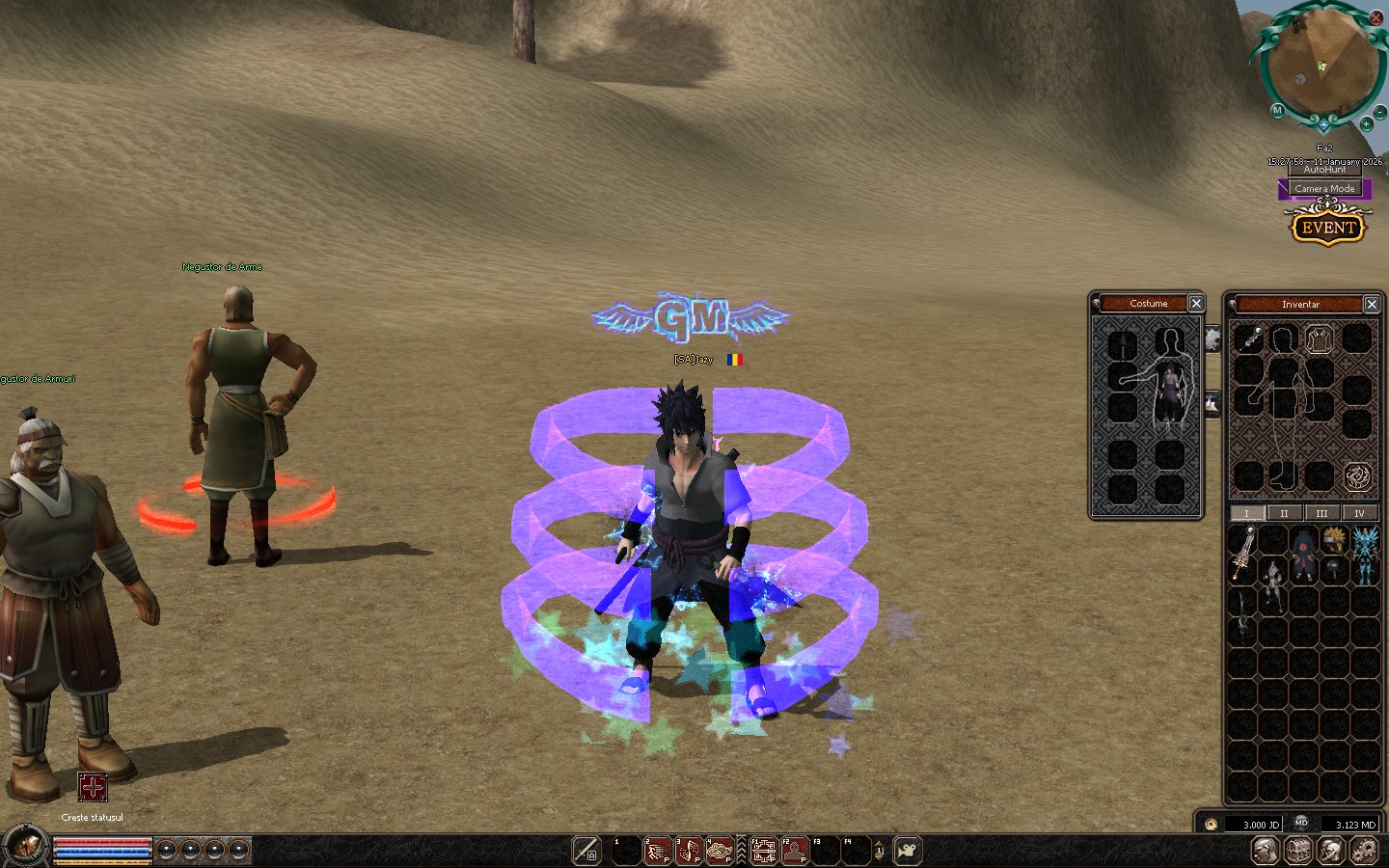Select the sword in the inventory

point(1242,553)
